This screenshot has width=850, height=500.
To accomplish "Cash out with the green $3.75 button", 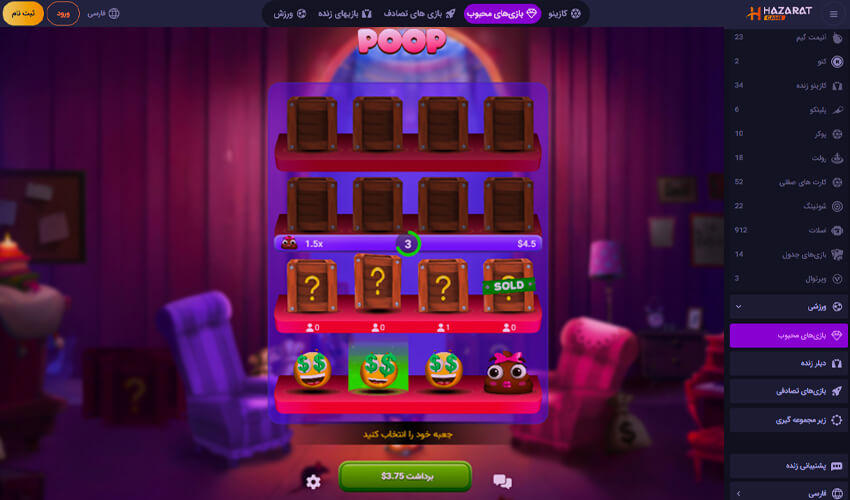I will click(404, 476).
